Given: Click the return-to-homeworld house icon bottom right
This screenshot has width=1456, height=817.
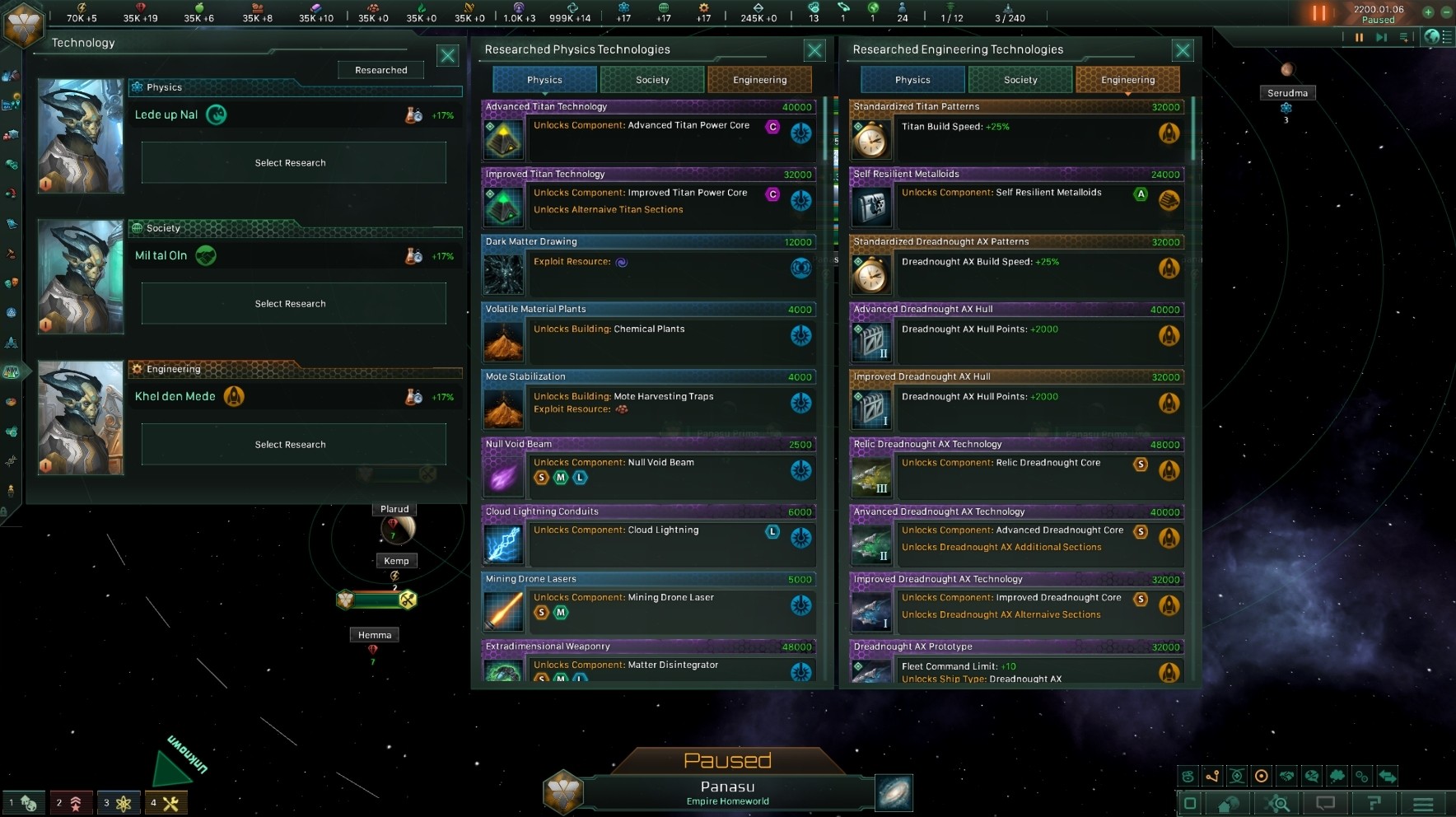Looking at the screenshot, I should [1226, 802].
